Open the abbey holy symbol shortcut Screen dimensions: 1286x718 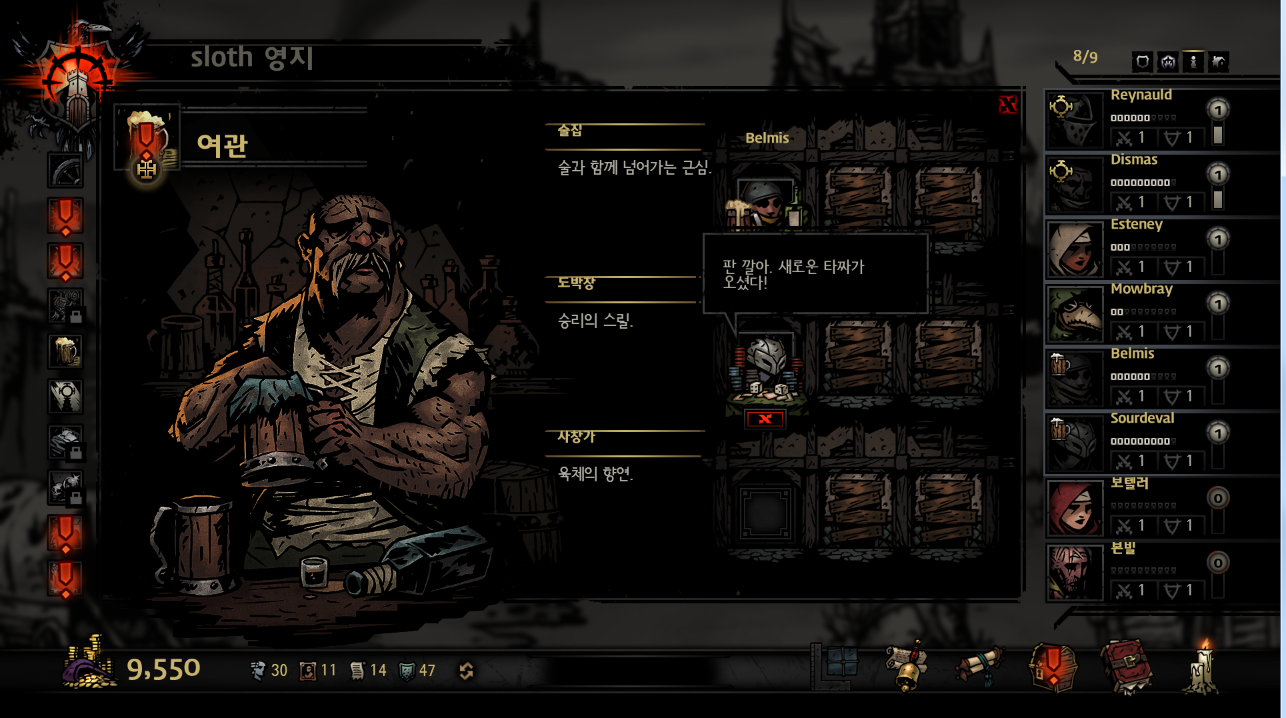66,397
